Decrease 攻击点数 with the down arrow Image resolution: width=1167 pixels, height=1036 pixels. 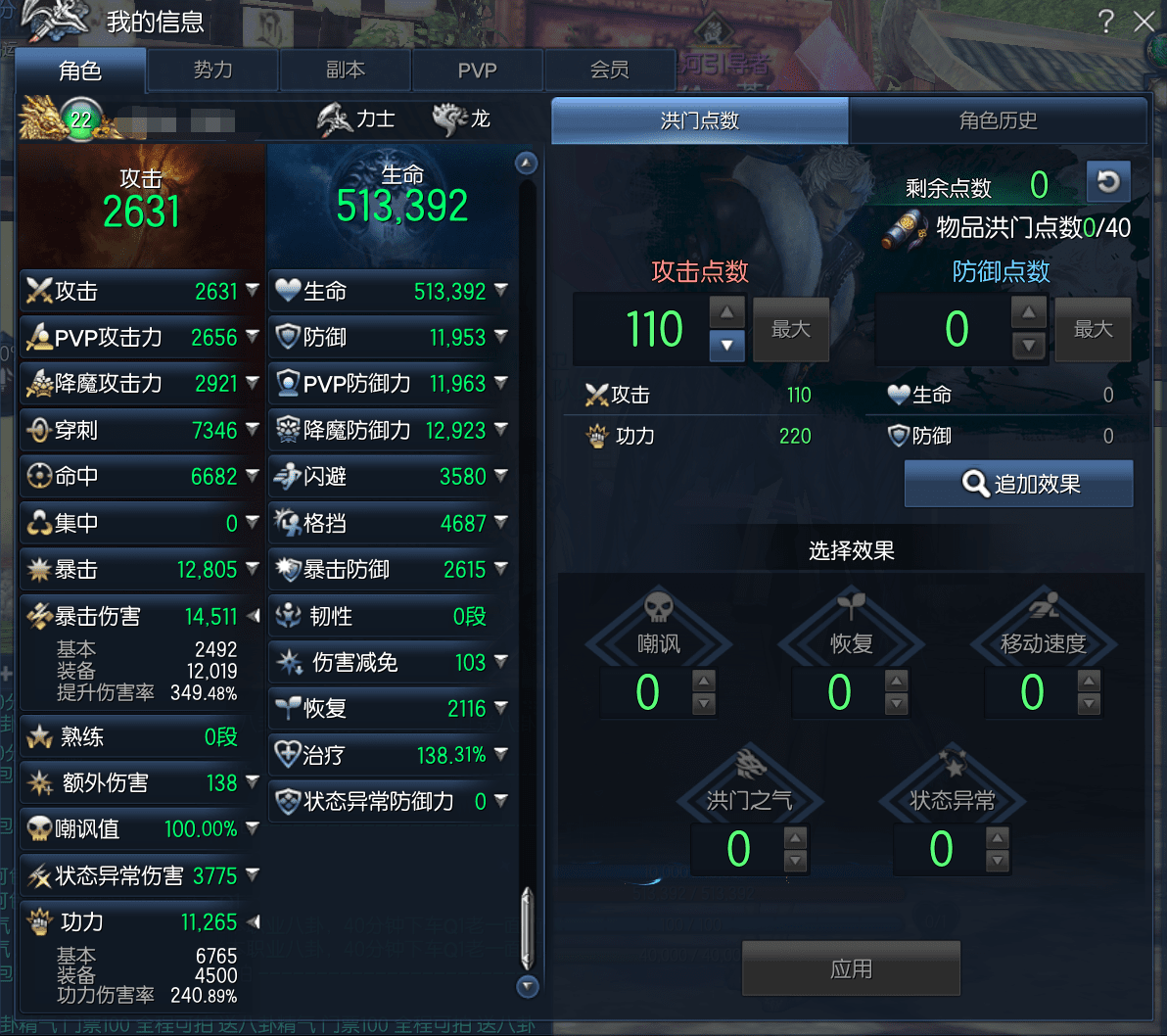tap(726, 346)
